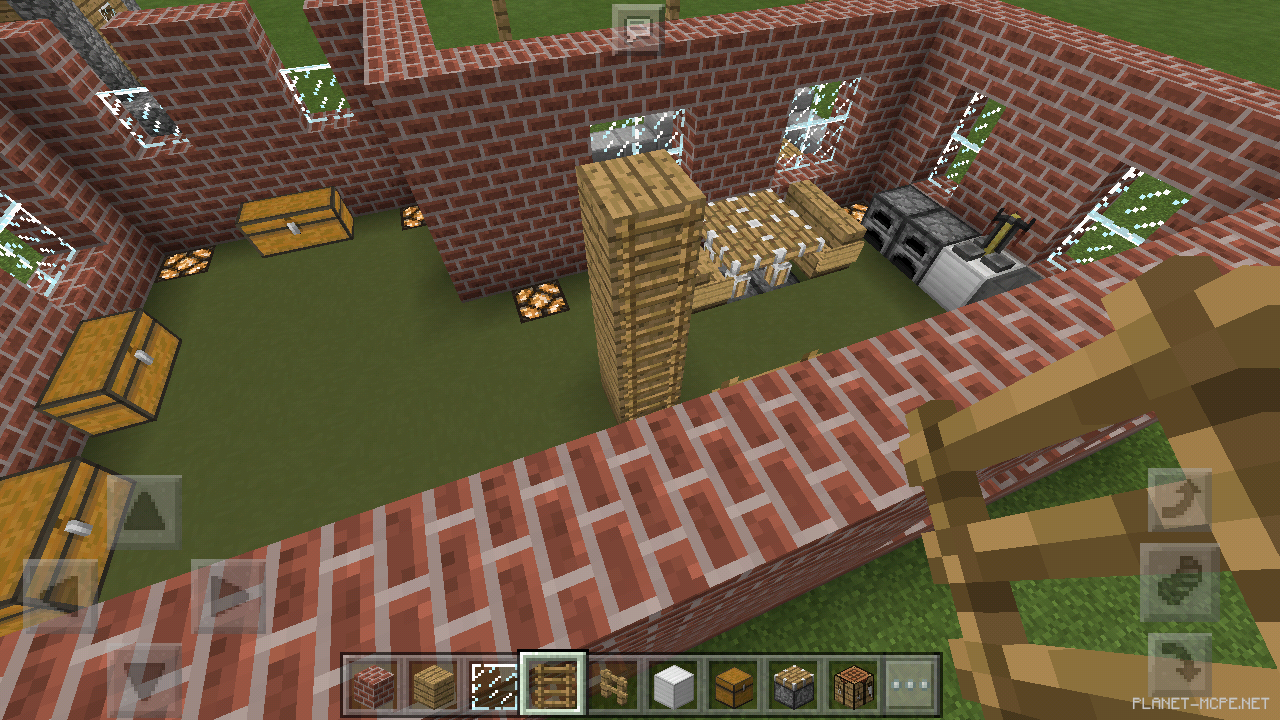
Task: Select the stonecutter block hotbar slot
Action: click(794, 685)
